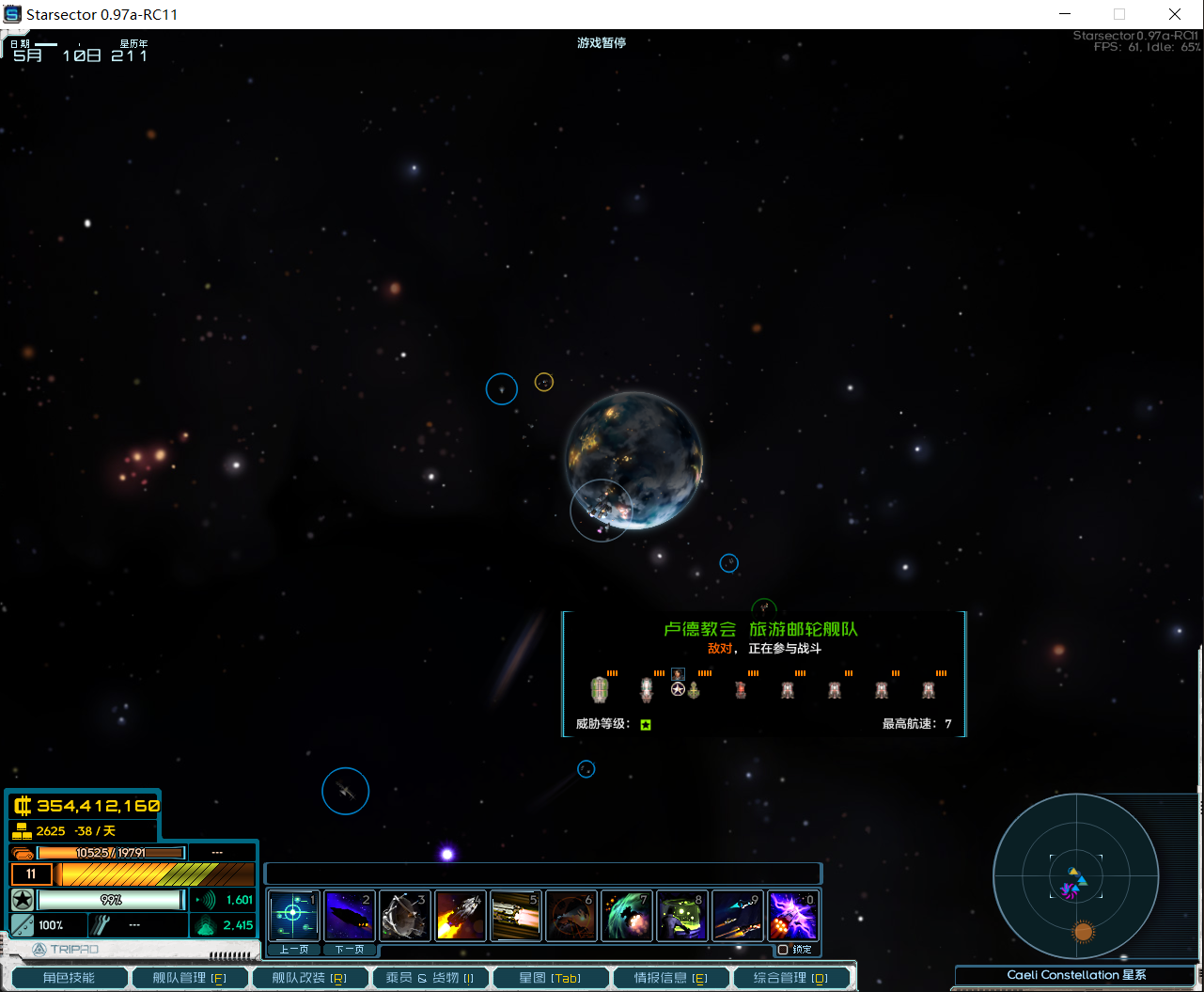1204x992 pixels.
Task: Activate the targeting reticle ability in slot 1
Action: pyautogui.click(x=293, y=916)
